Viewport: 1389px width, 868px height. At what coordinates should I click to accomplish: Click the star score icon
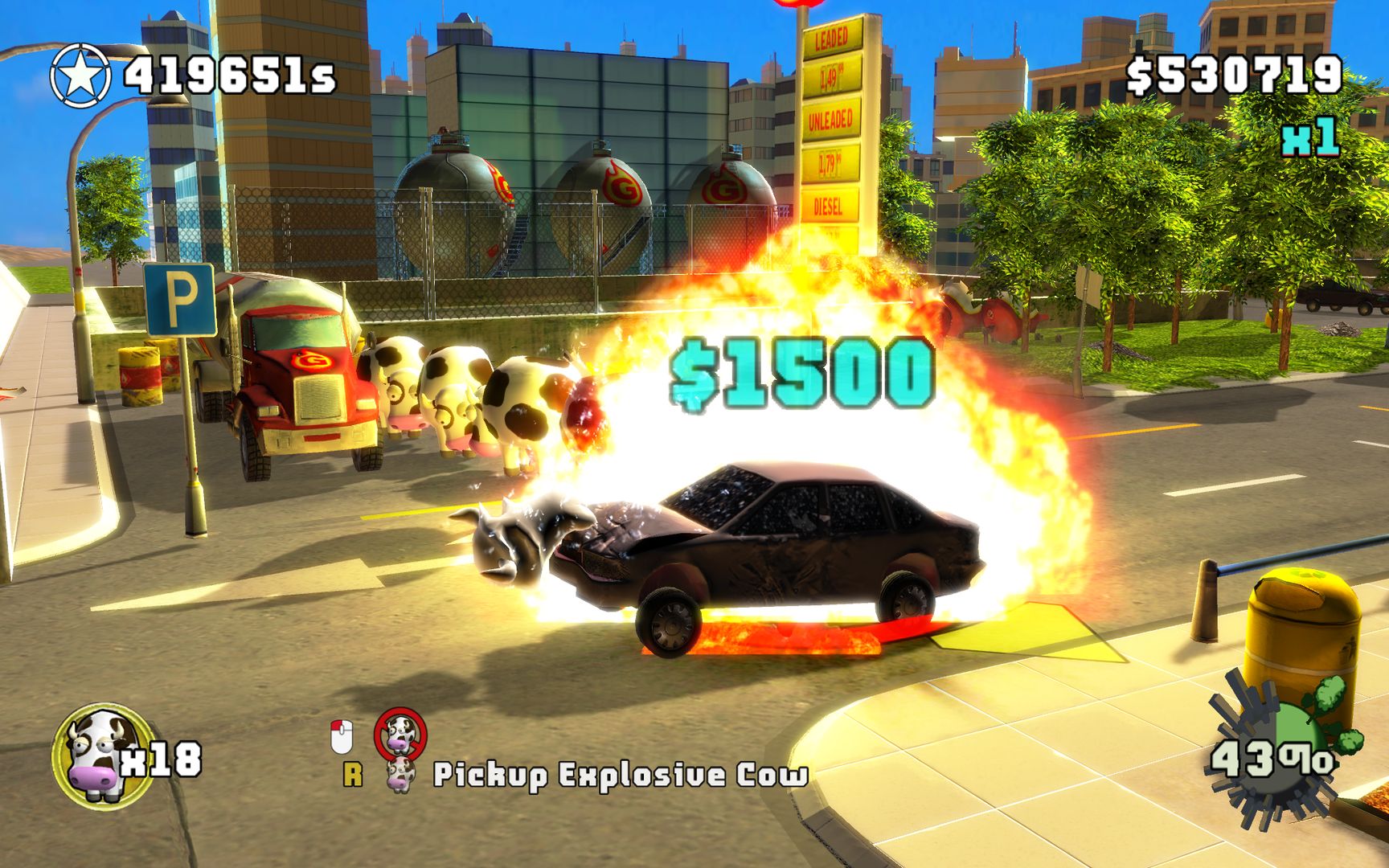pyautogui.click(x=80, y=73)
